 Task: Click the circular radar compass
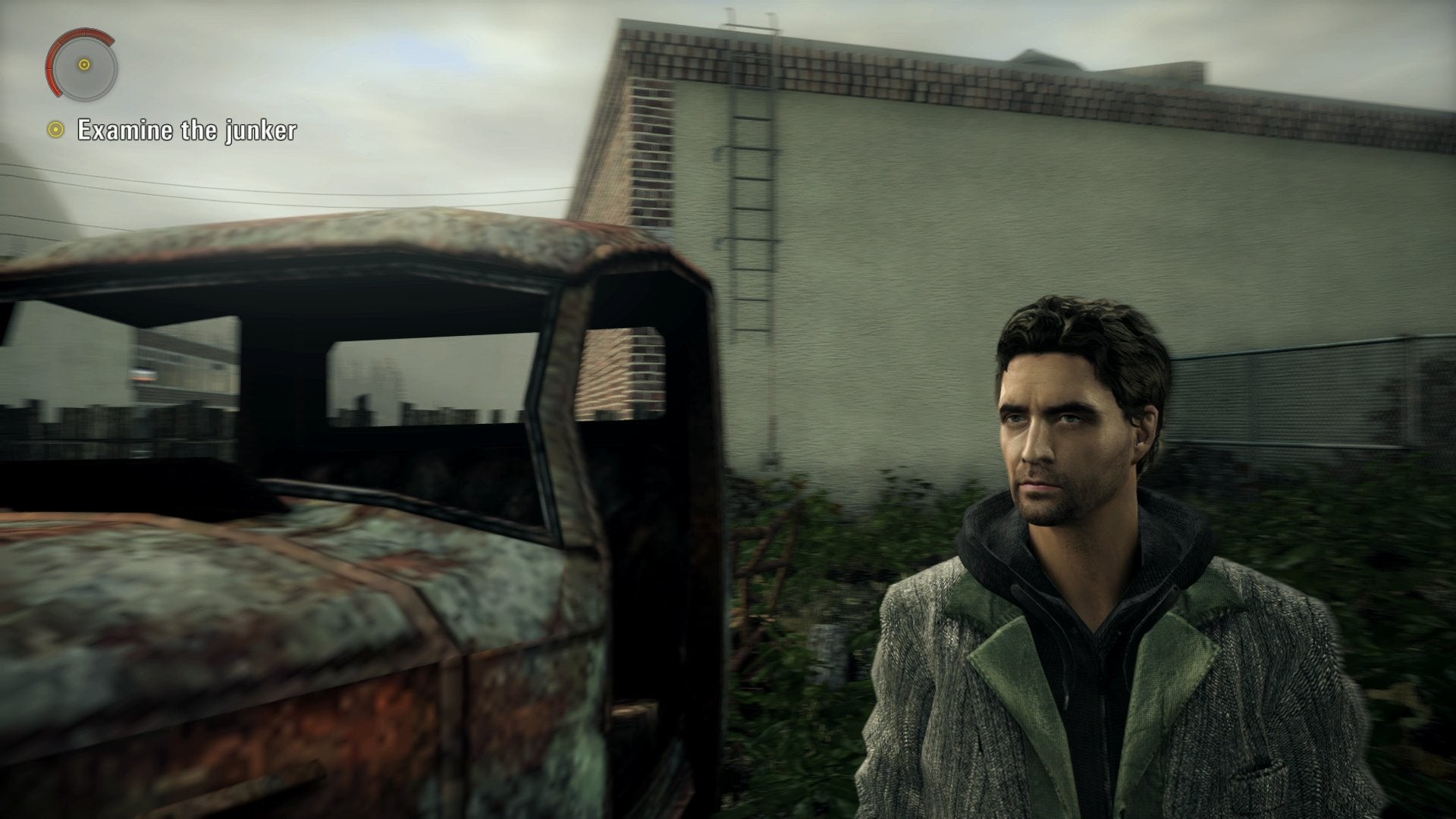[83, 65]
